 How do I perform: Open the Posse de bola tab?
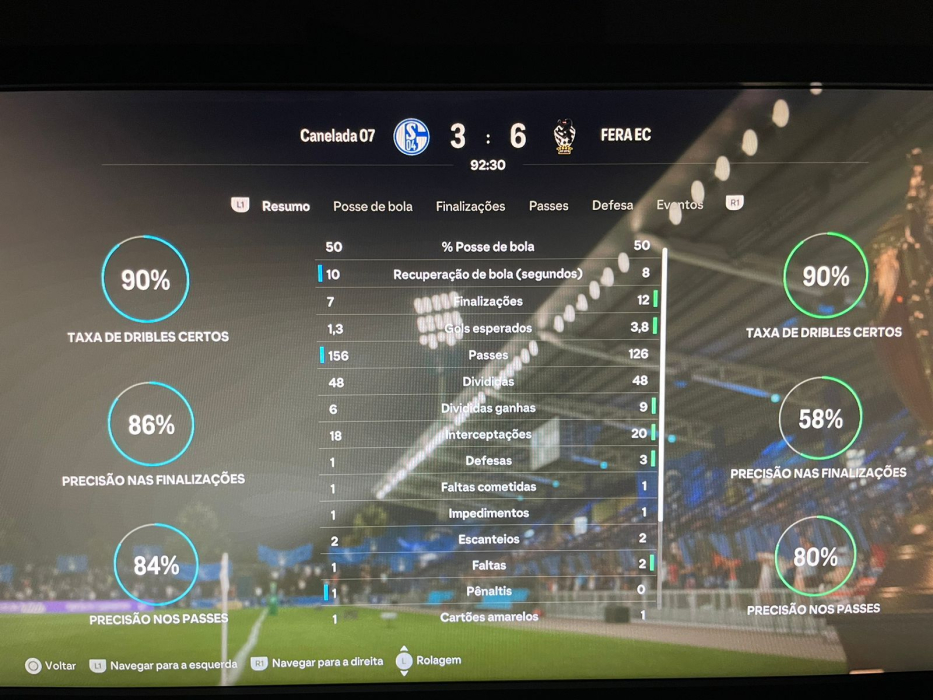(372, 206)
